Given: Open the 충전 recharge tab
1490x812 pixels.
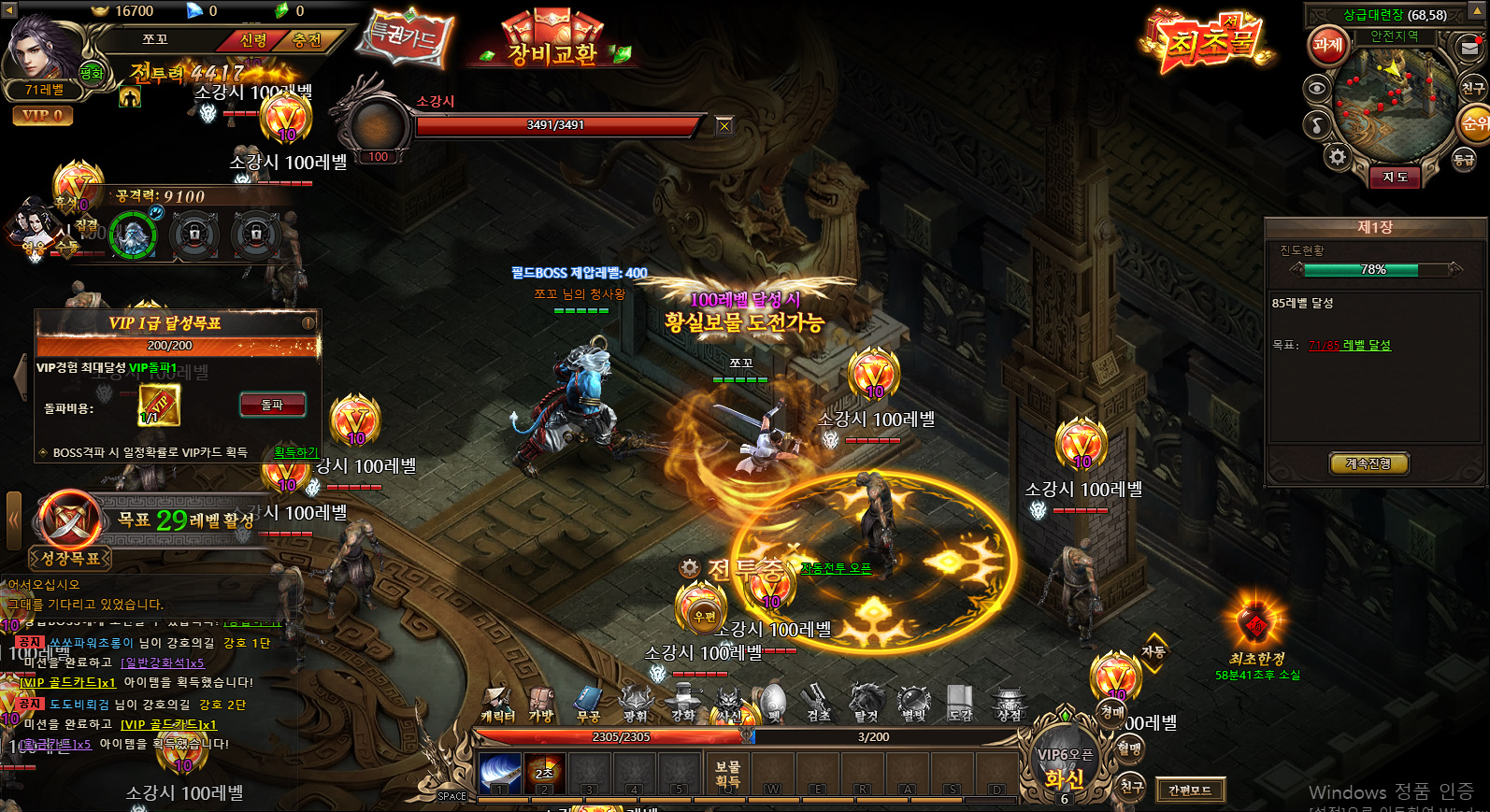Looking at the screenshot, I should [307, 40].
